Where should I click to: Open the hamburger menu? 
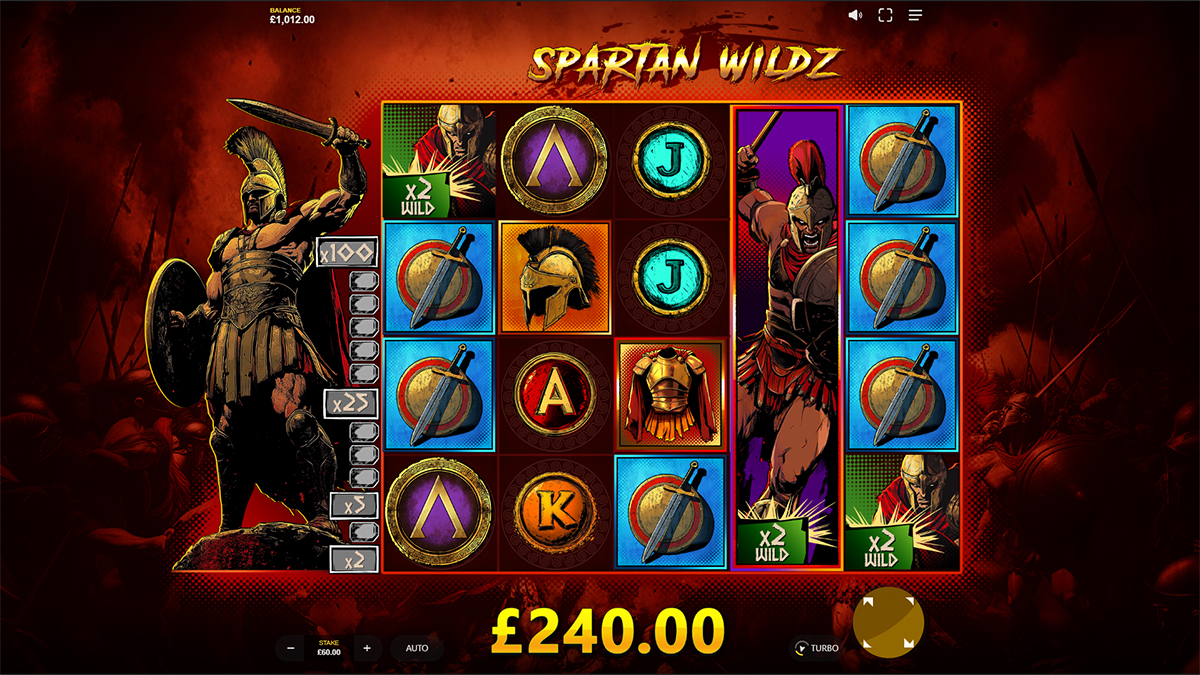click(x=915, y=15)
